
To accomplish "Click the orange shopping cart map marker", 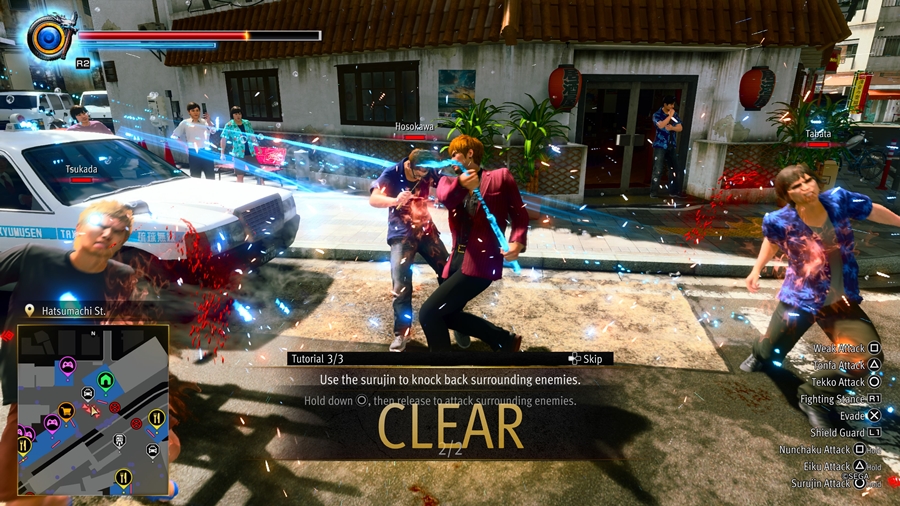I will pyautogui.click(x=67, y=410).
